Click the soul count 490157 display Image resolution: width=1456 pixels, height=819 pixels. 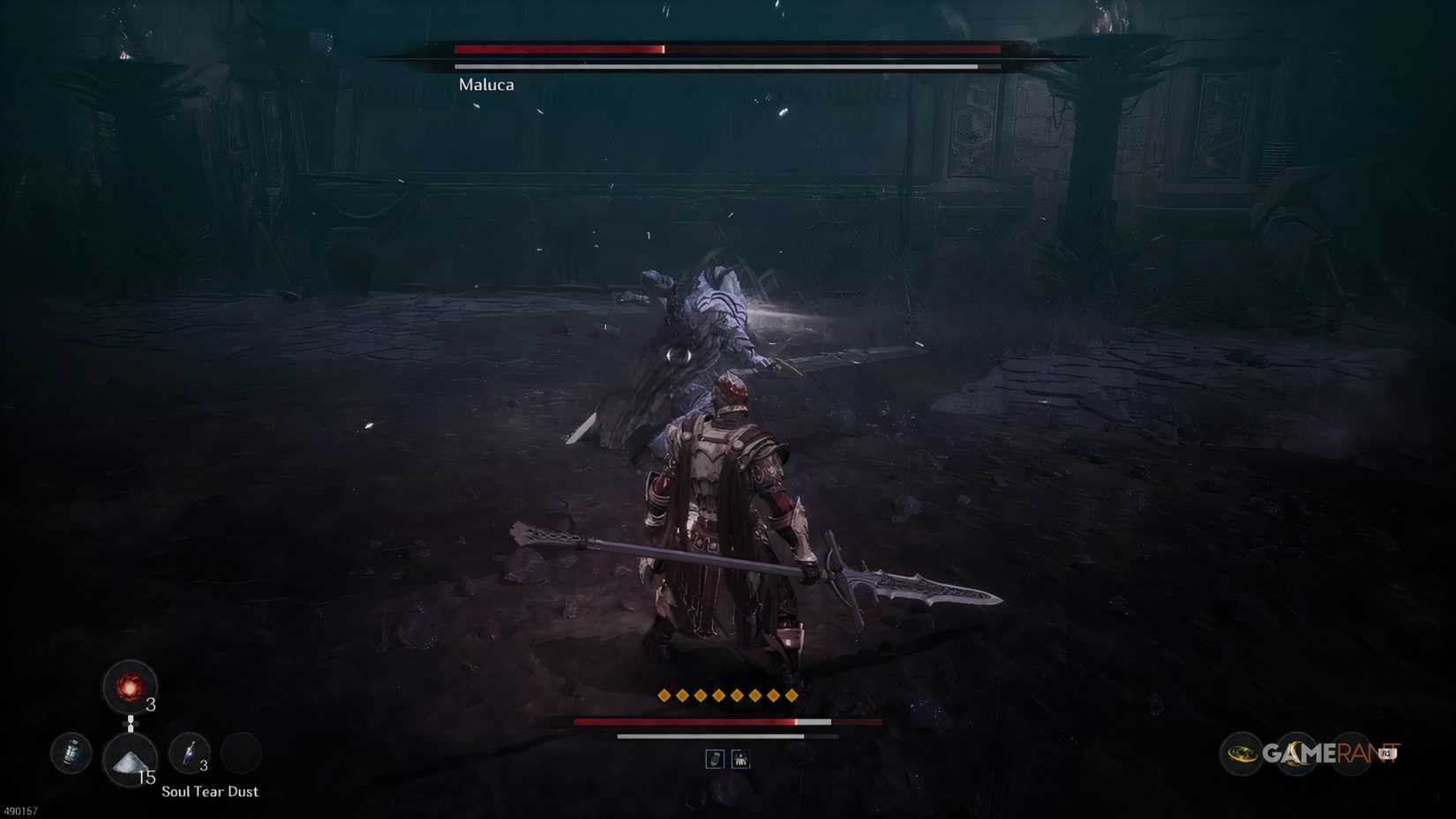coord(19,810)
